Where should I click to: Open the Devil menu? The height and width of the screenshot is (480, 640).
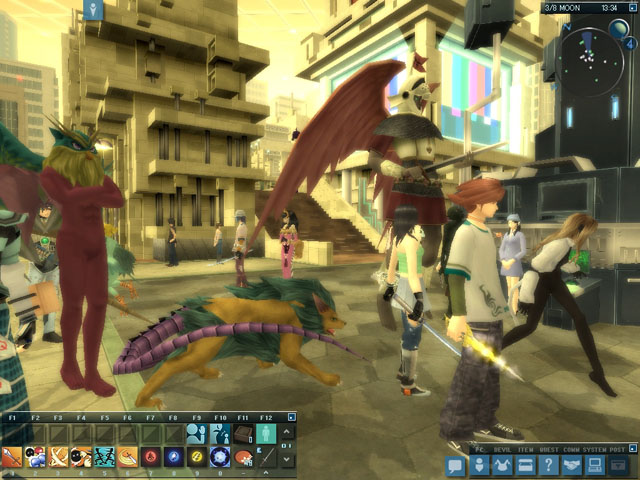[x=502, y=465]
